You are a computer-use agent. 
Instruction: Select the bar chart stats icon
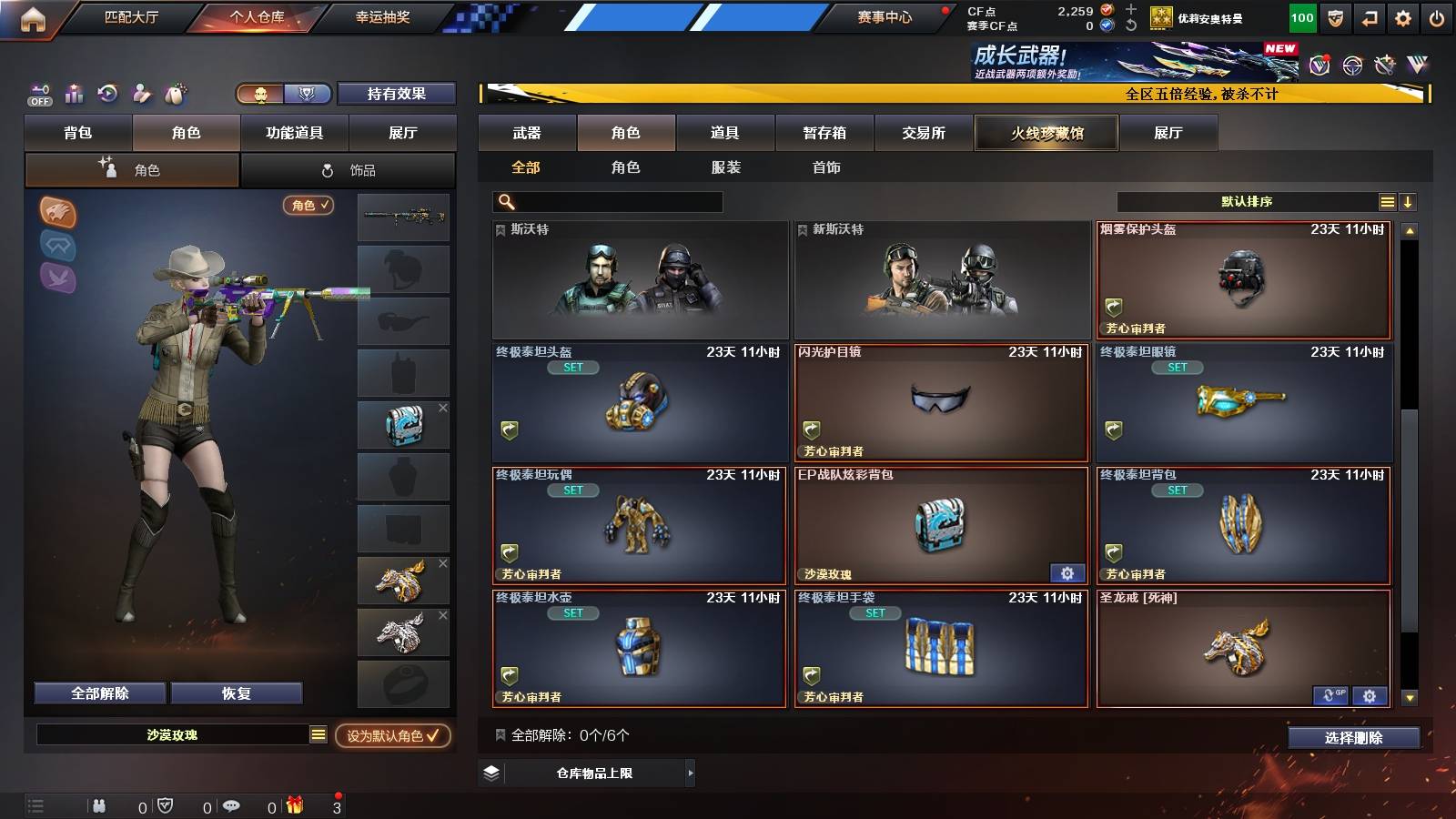[x=73, y=93]
